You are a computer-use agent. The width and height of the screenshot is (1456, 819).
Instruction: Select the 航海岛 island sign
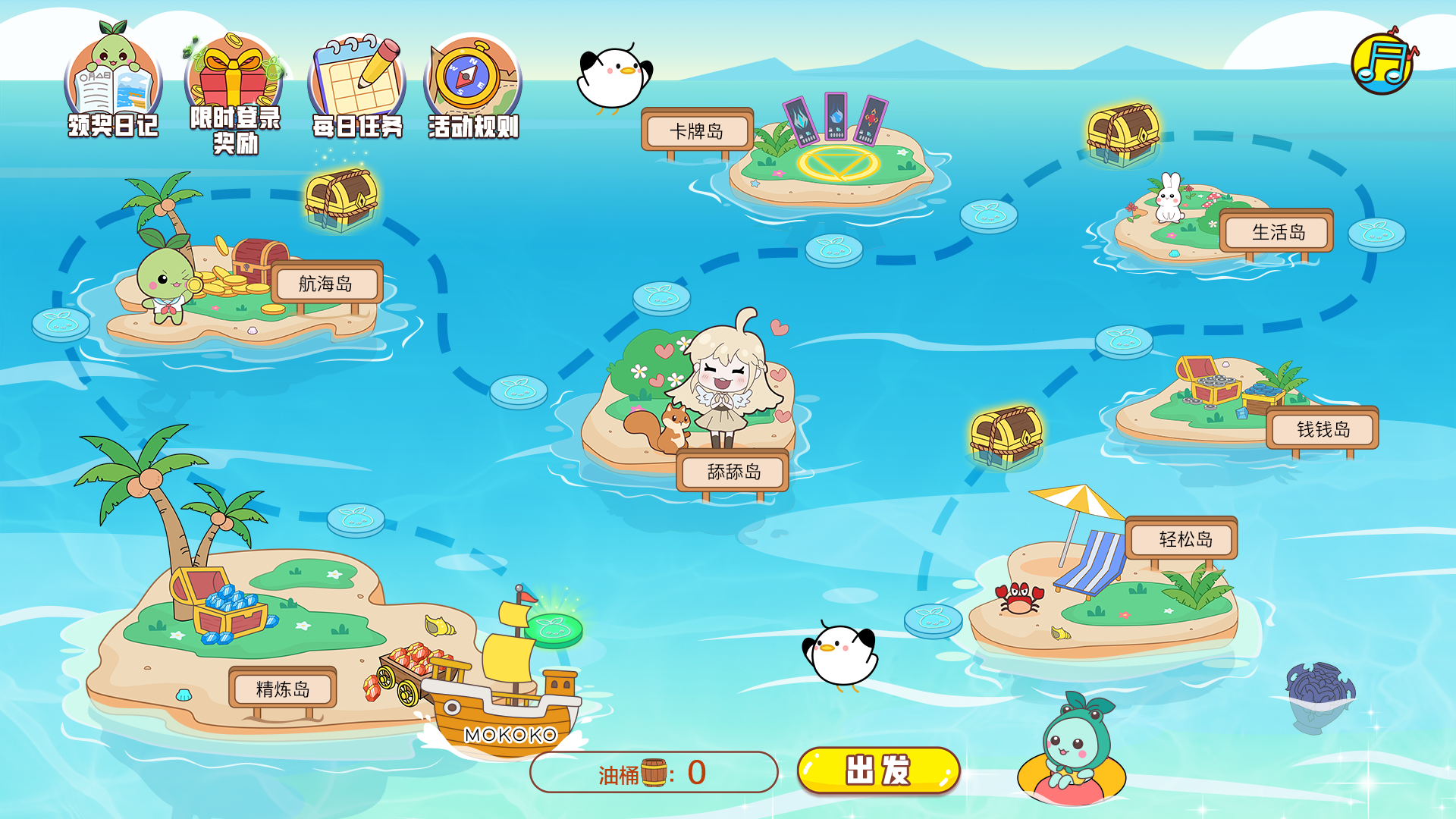coord(326,284)
